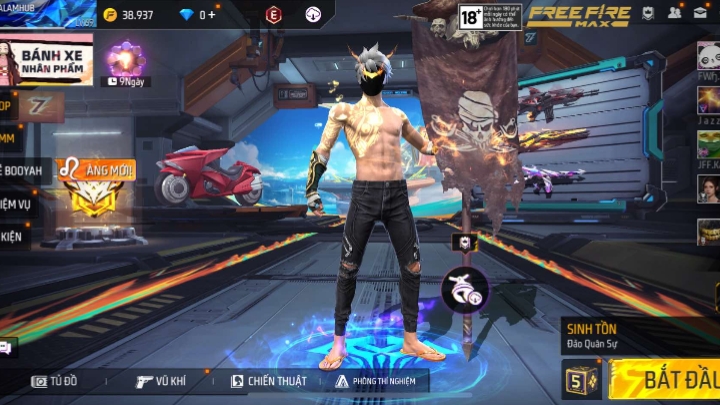This screenshot has width=720, height=405.
Task: Open the 9 Ngày purple event icon
Action: [127, 62]
